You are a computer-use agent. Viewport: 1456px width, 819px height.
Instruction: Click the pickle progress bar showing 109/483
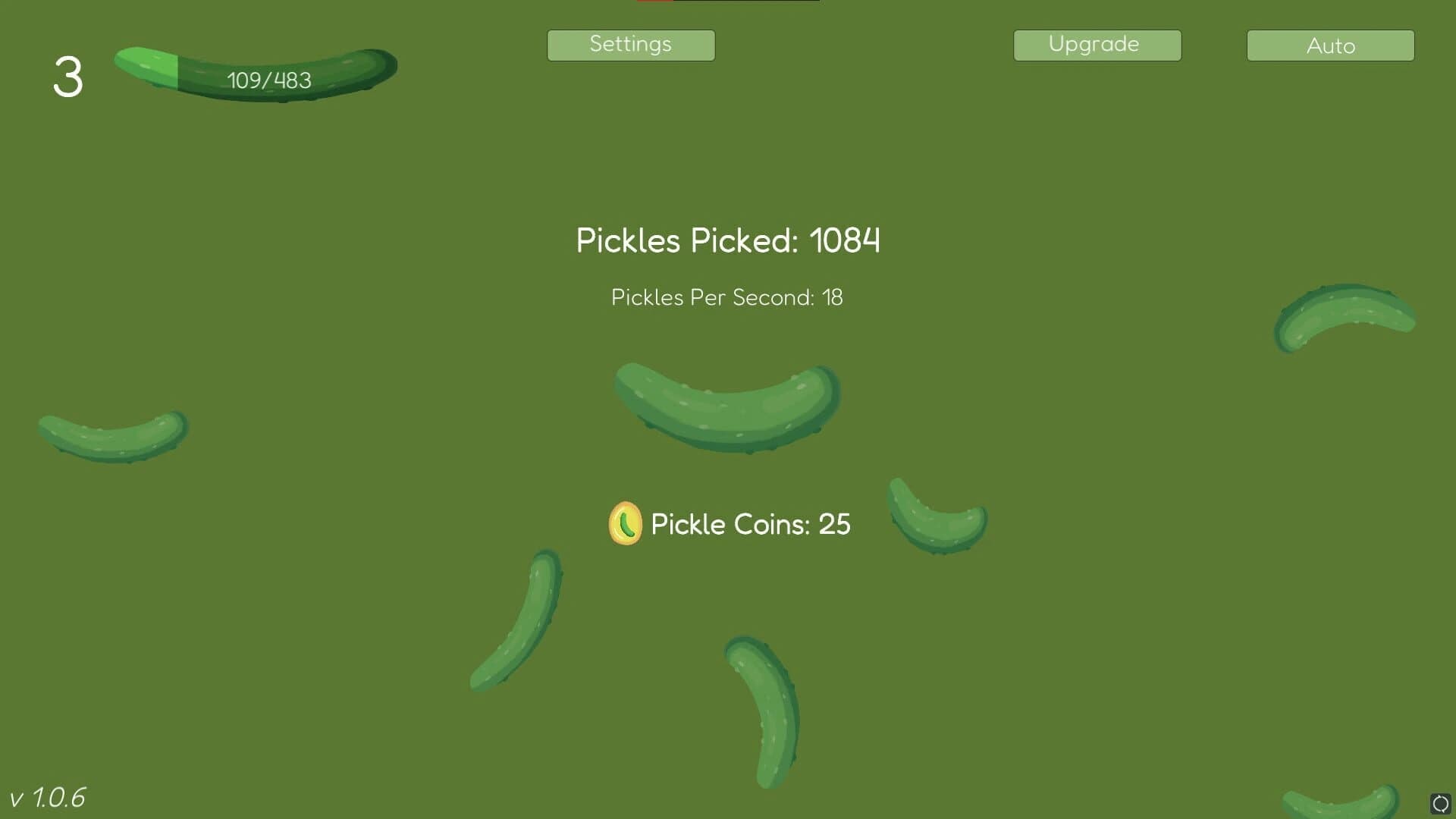pyautogui.click(x=258, y=72)
